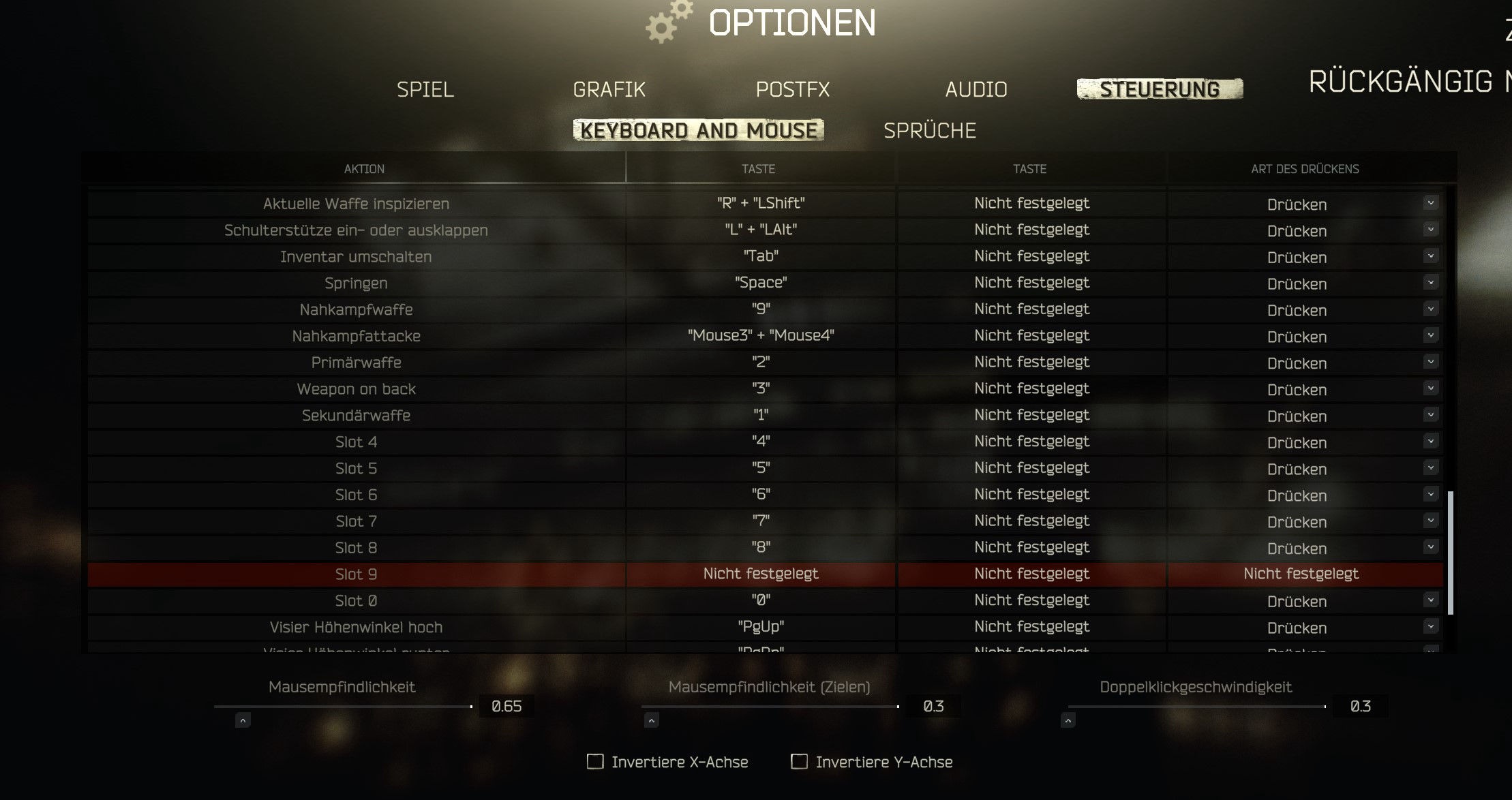Viewport: 1512px width, 800px height.
Task: Go to the AUDIO settings tab
Action: [x=976, y=89]
